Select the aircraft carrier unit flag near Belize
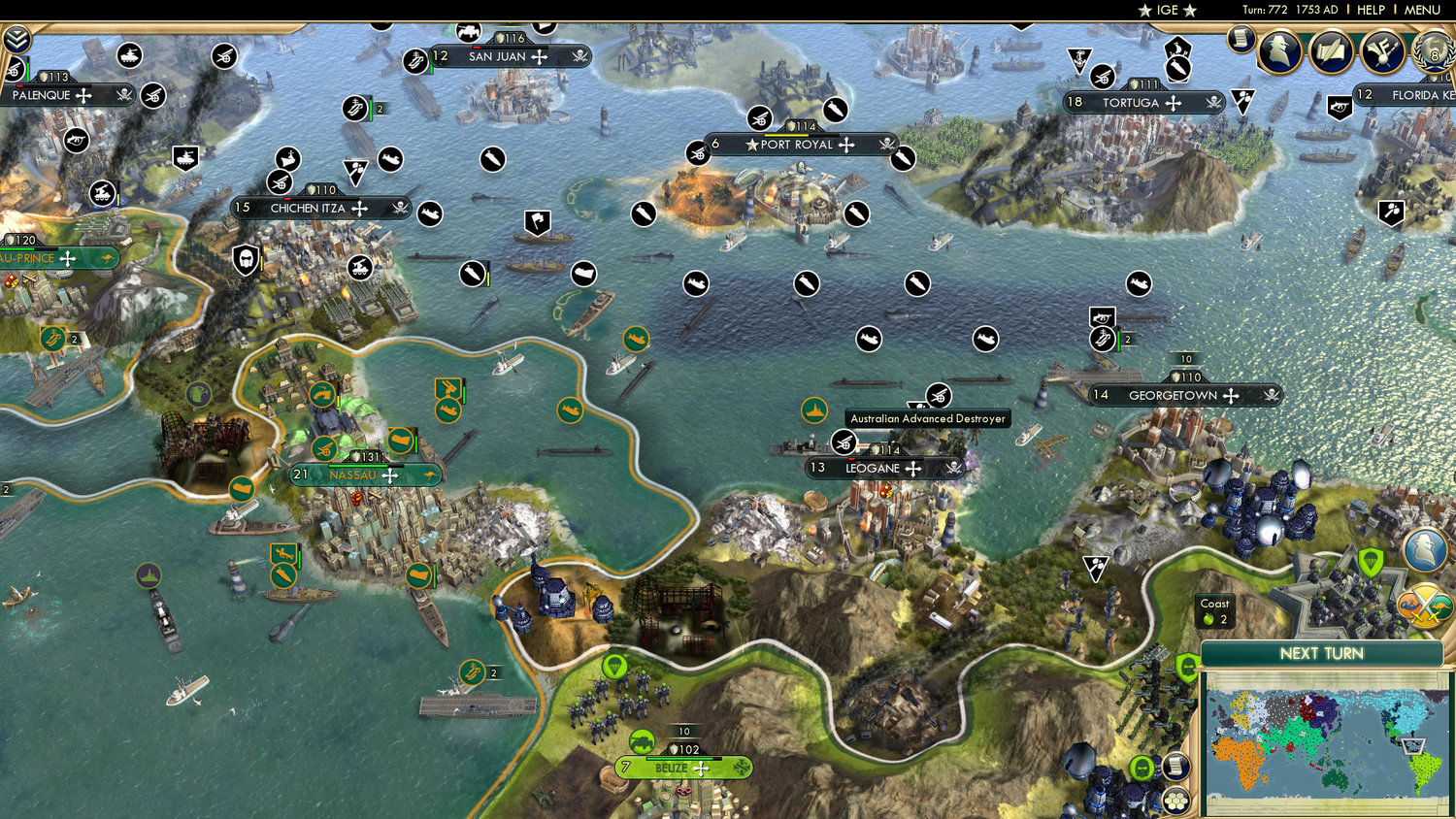The height and width of the screenshot is (819, 1456). click(x=471, y=670)
